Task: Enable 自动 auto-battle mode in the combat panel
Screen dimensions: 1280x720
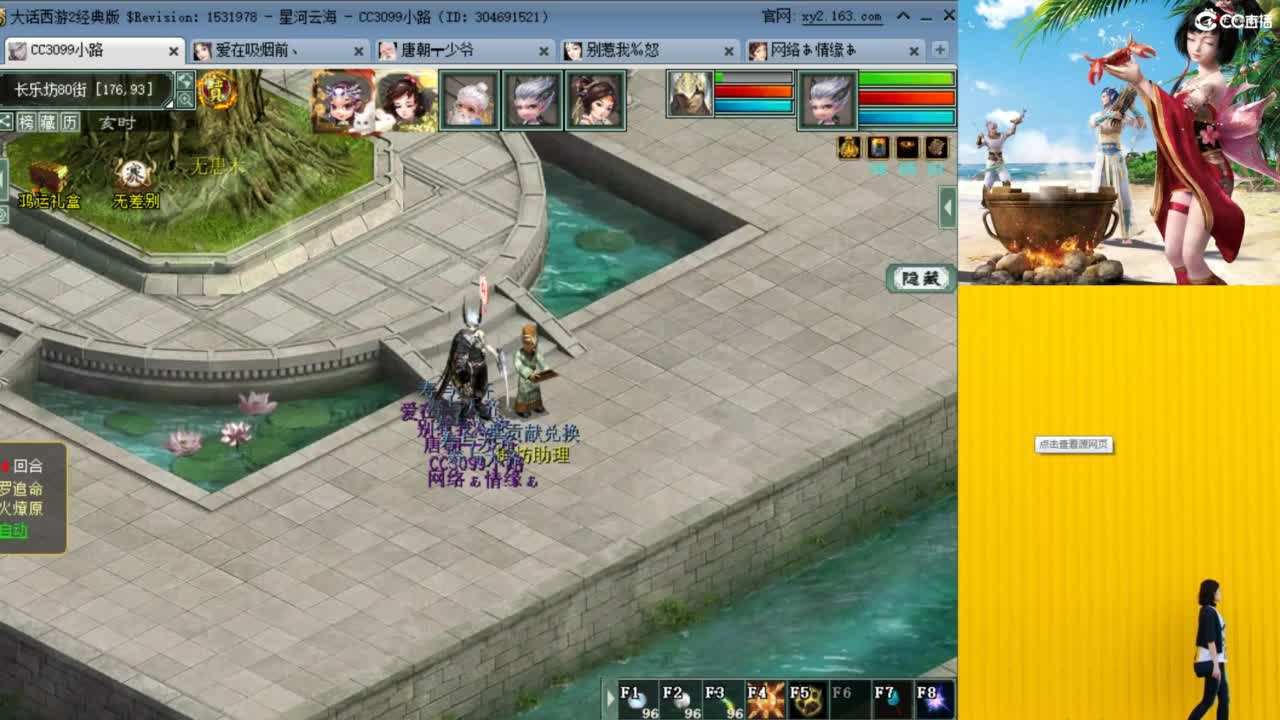Action: coord(12,530)
